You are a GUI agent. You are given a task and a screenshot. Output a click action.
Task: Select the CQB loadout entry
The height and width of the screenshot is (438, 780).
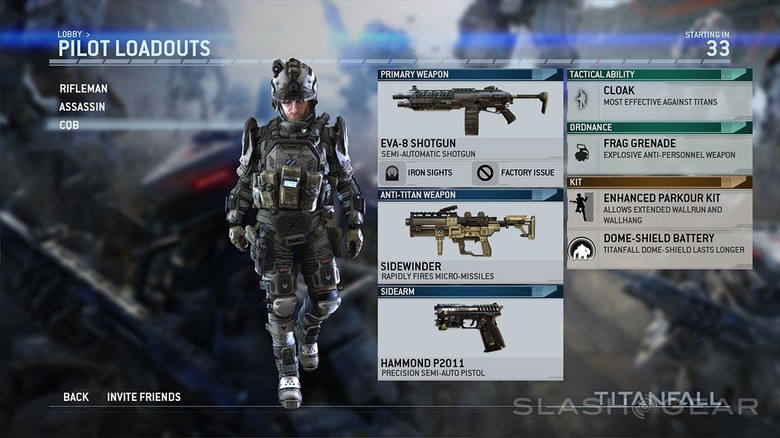pyautogui.click(x=70, y=125)
